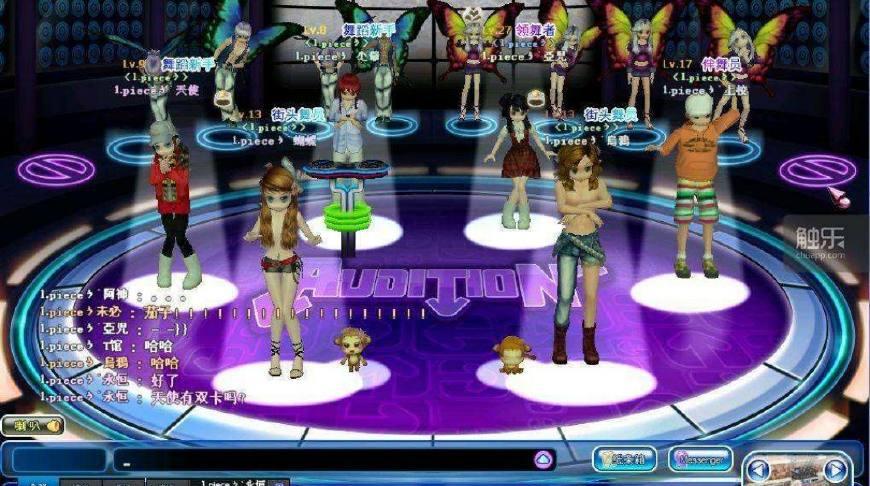Click the 喇叭 megaphone button
The width and height of the screenshot is (870, 486).
point(32,425)
